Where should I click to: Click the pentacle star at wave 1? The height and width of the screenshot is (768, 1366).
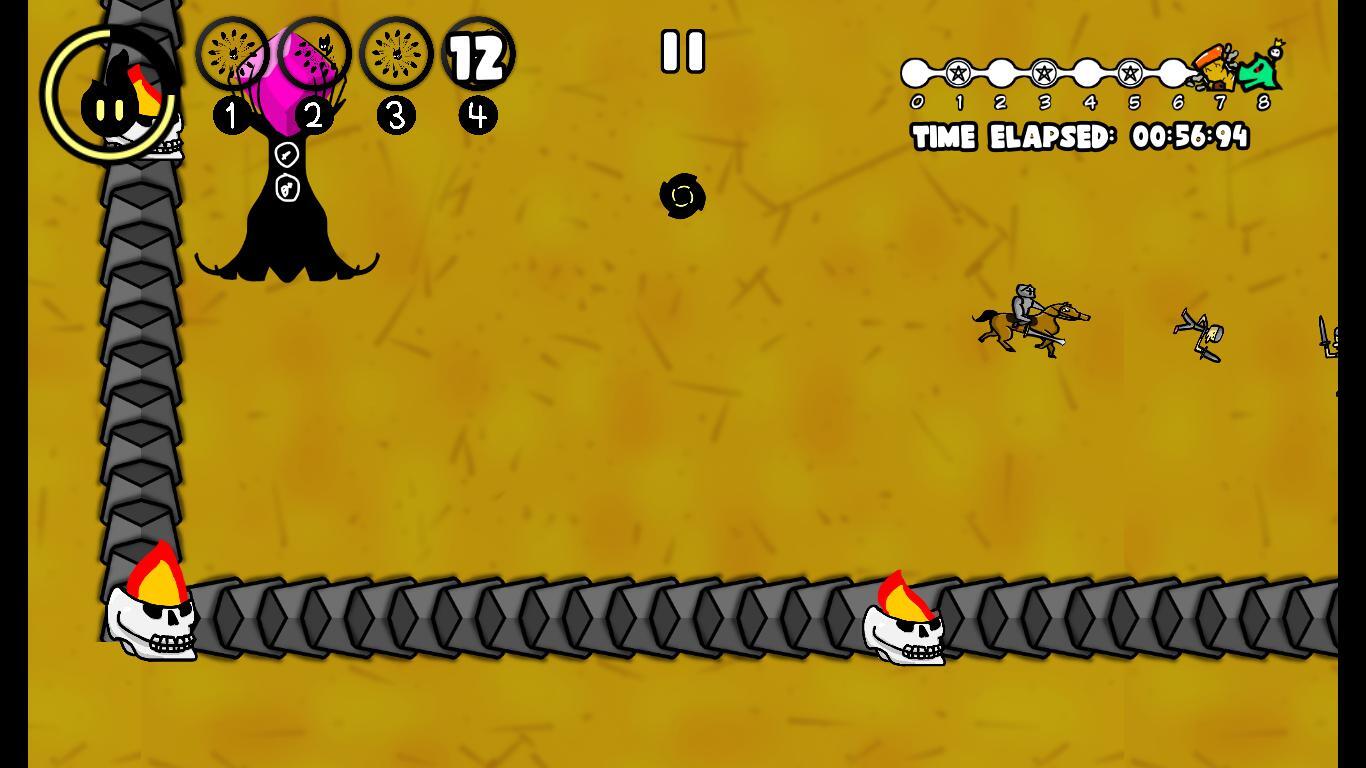958,72
